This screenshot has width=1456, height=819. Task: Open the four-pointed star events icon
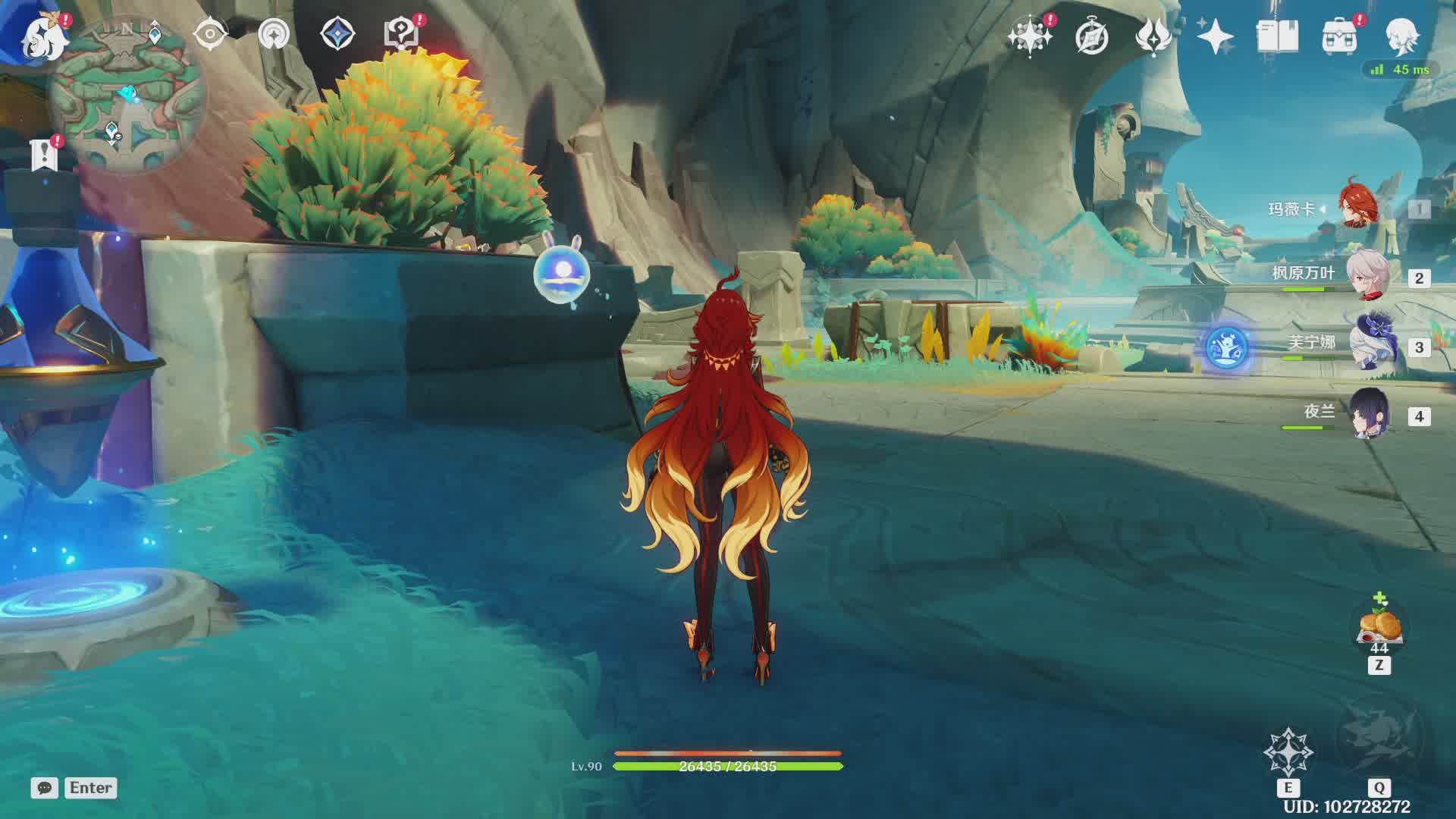pyautogui.click(x=1215, y=36)
